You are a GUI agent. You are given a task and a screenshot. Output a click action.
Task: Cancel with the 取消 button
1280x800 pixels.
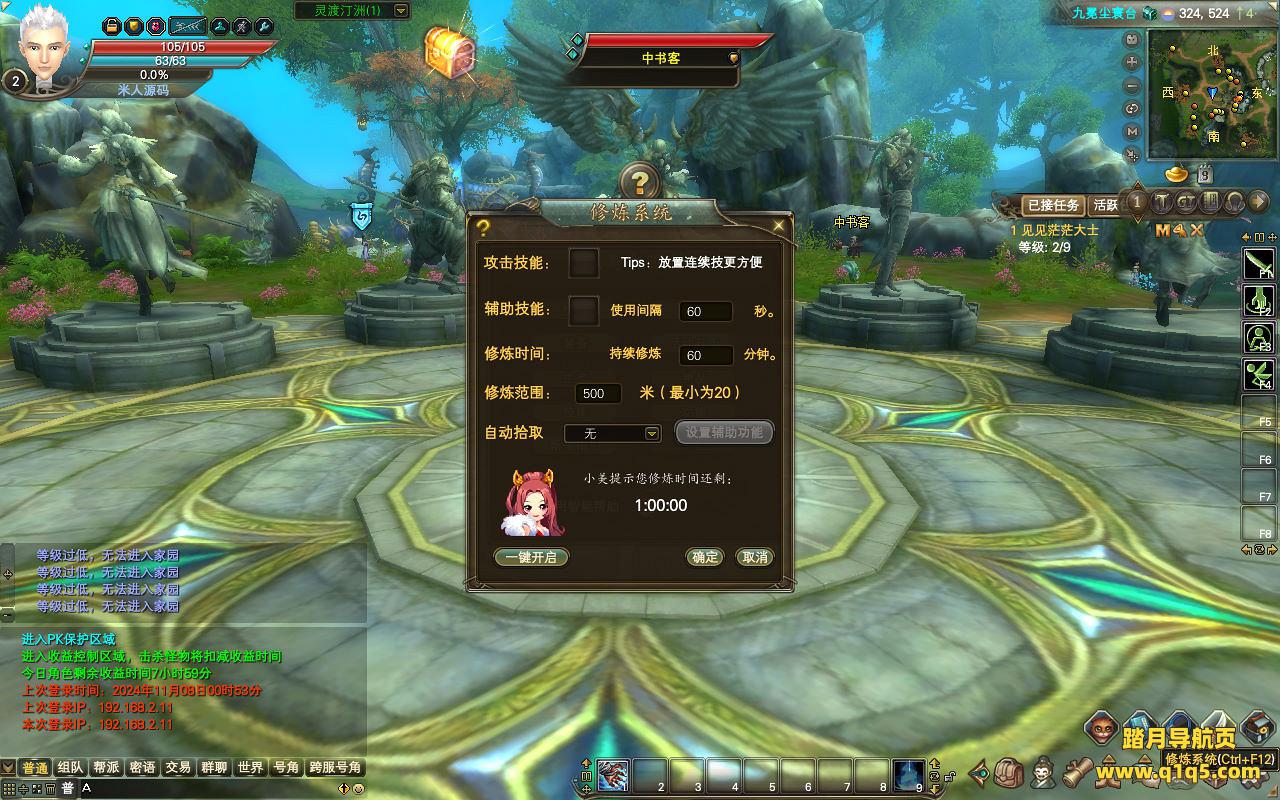(x=755, y=557)
